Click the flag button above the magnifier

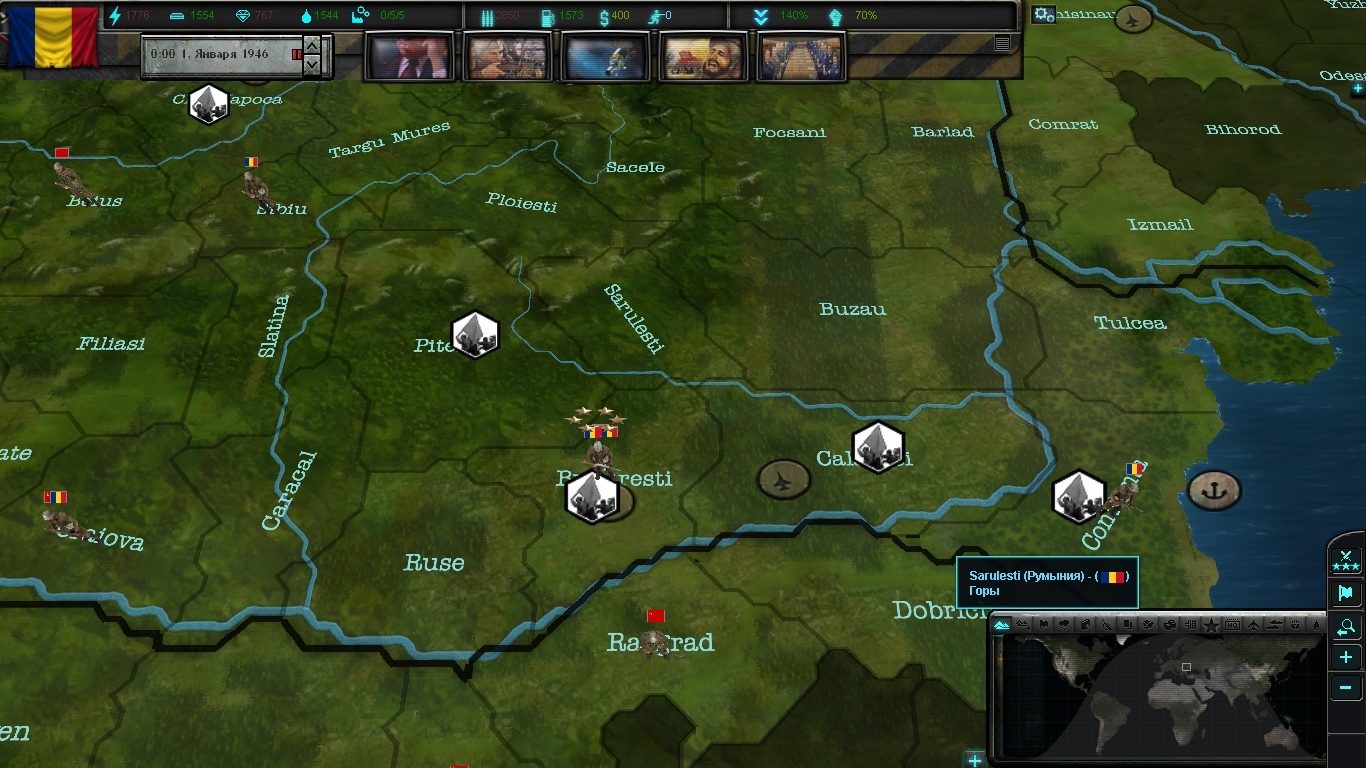click(1346, 593)
